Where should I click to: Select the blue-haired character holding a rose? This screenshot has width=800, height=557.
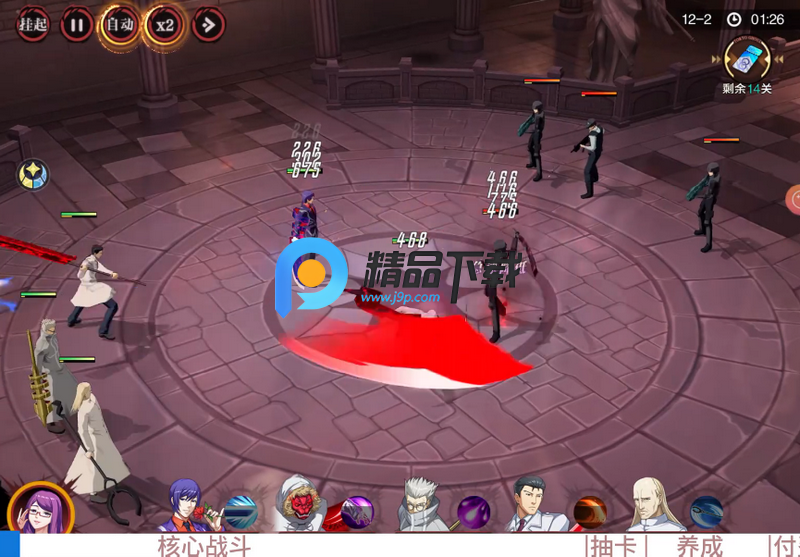(186, 506)
